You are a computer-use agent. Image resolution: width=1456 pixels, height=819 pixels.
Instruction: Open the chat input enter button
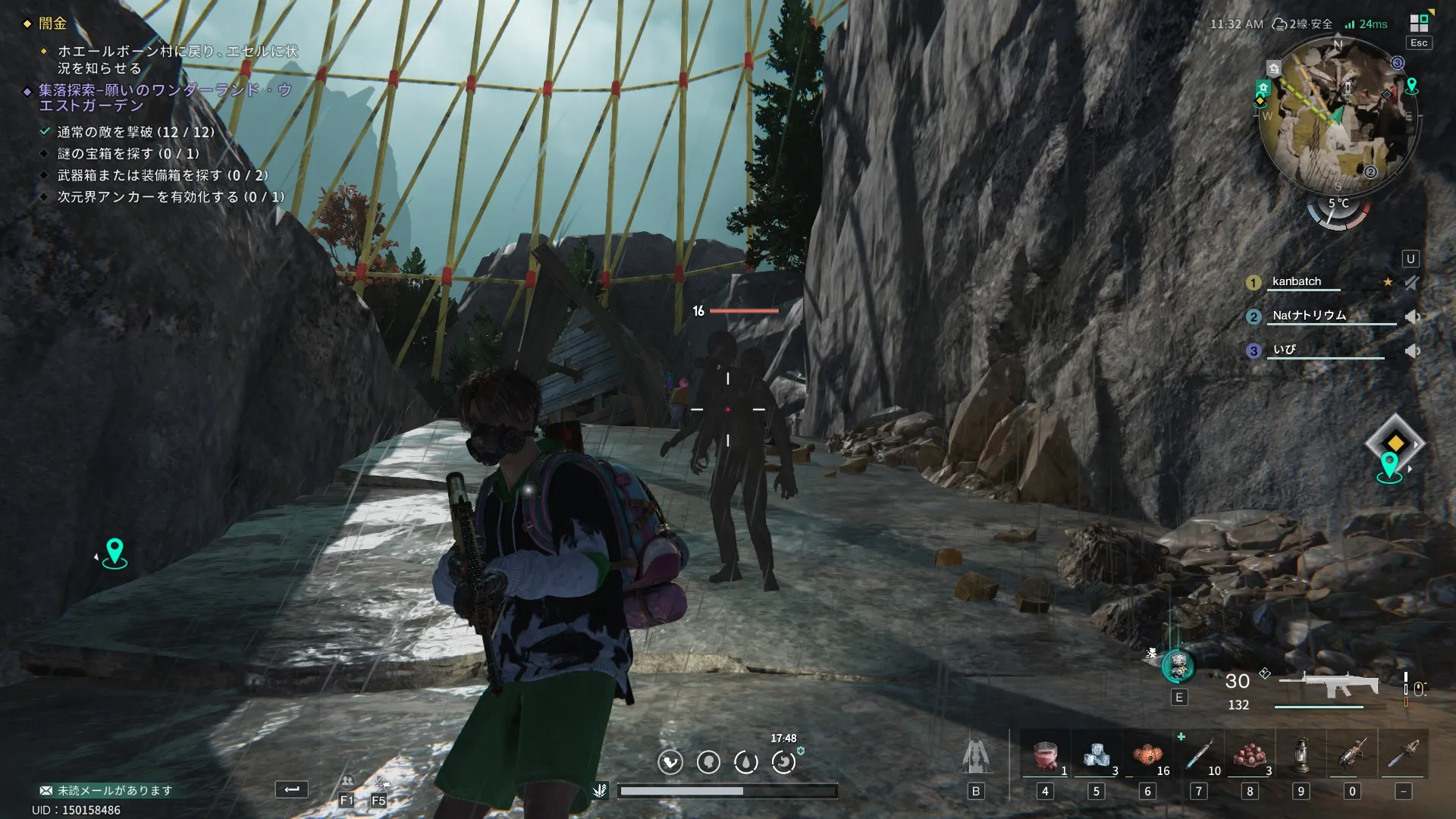pos(291,789)
